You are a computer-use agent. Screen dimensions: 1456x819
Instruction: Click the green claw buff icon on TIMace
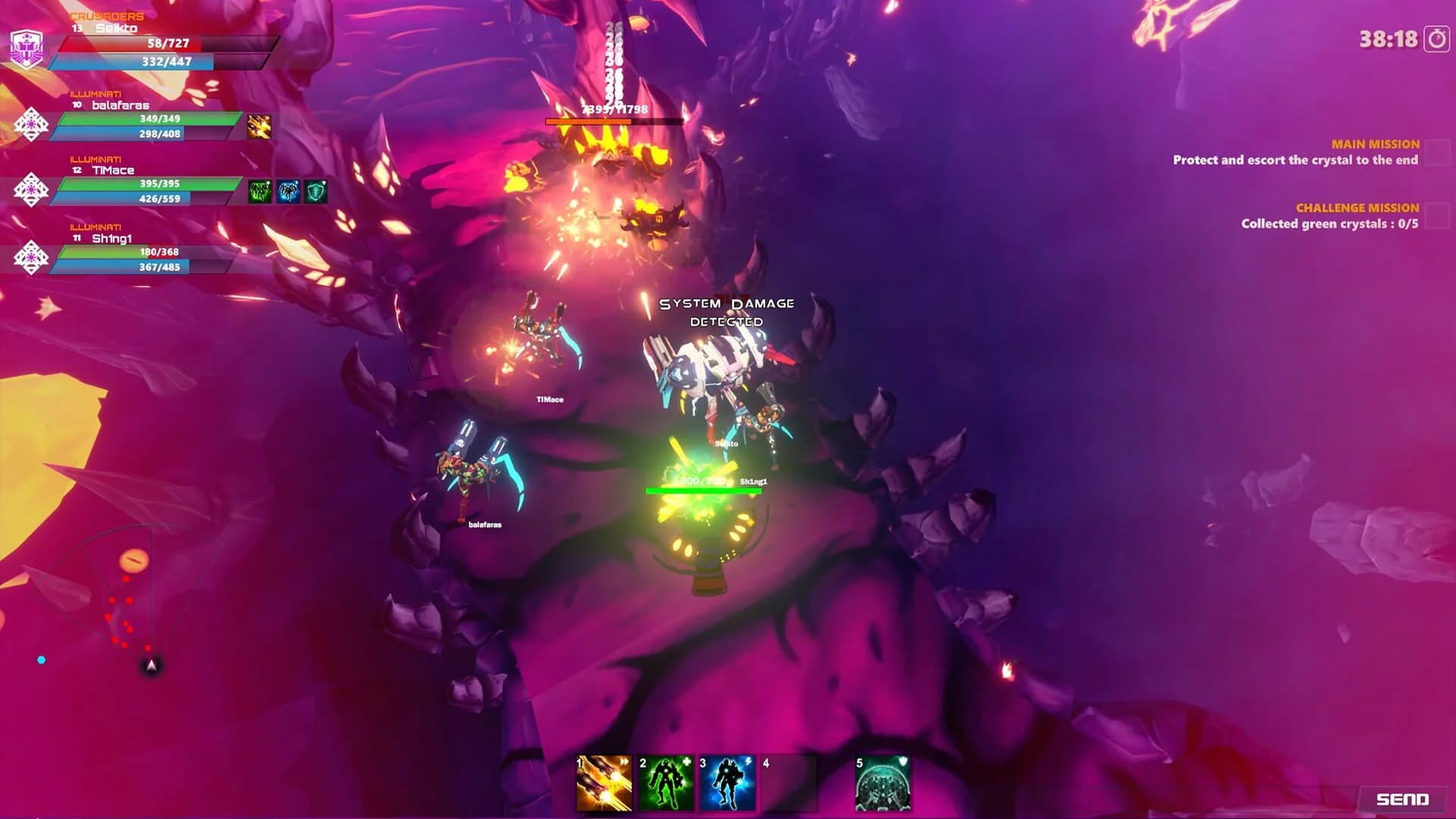click(x=261, y=190)
